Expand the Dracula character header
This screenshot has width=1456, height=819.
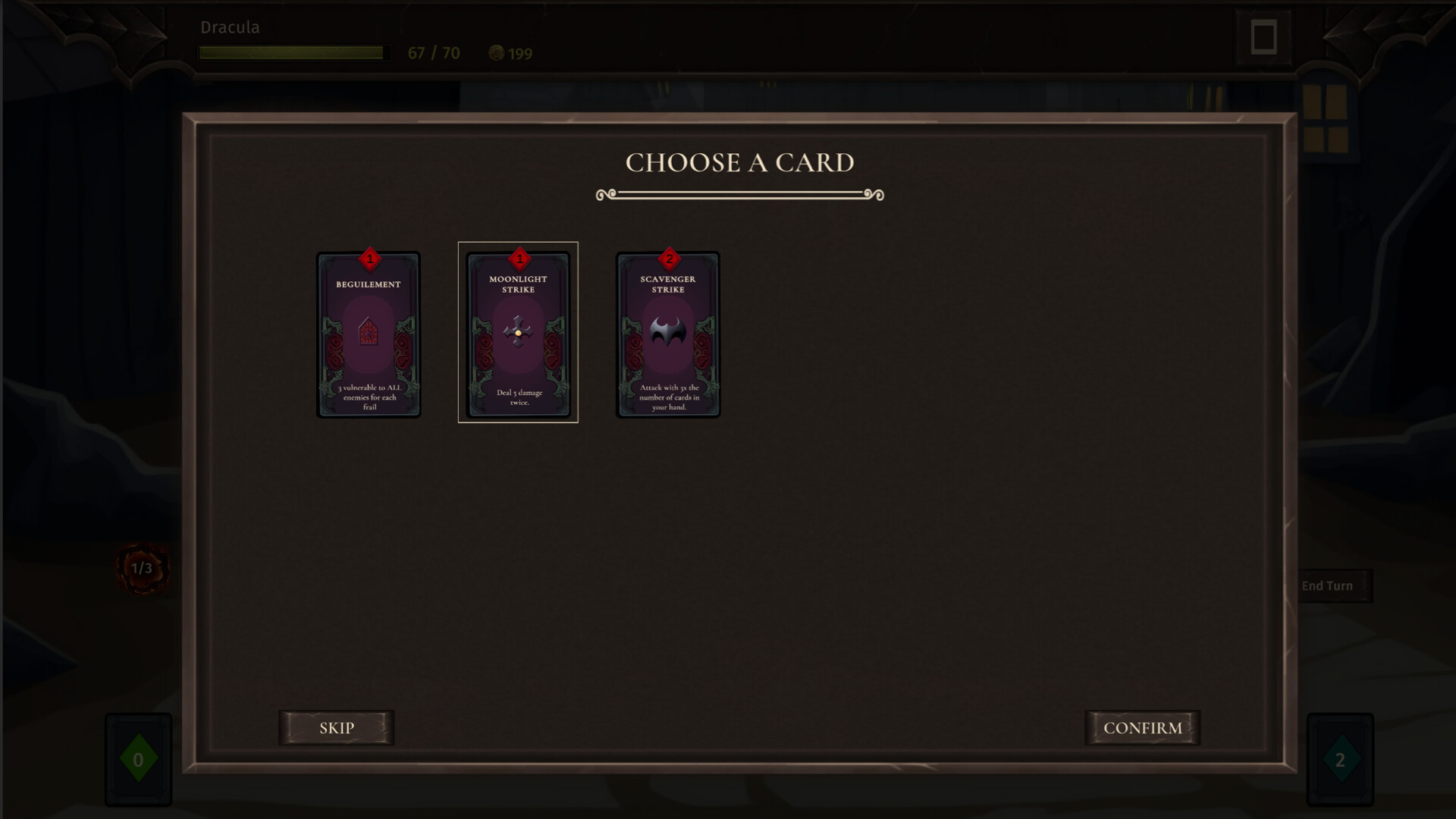(x=230, y=27)
